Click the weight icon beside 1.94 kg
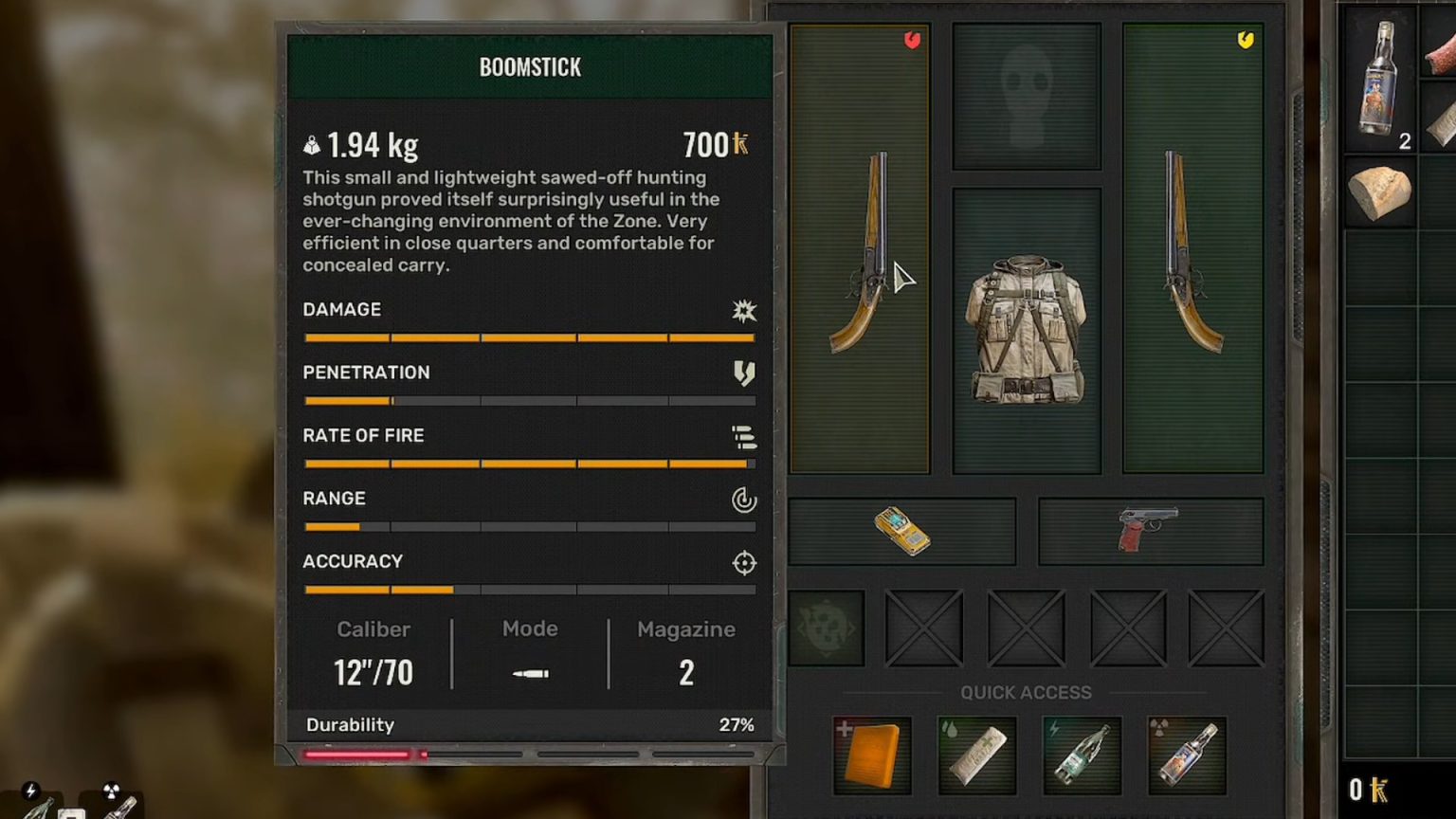1456x819 pixels. pos(312,144)
